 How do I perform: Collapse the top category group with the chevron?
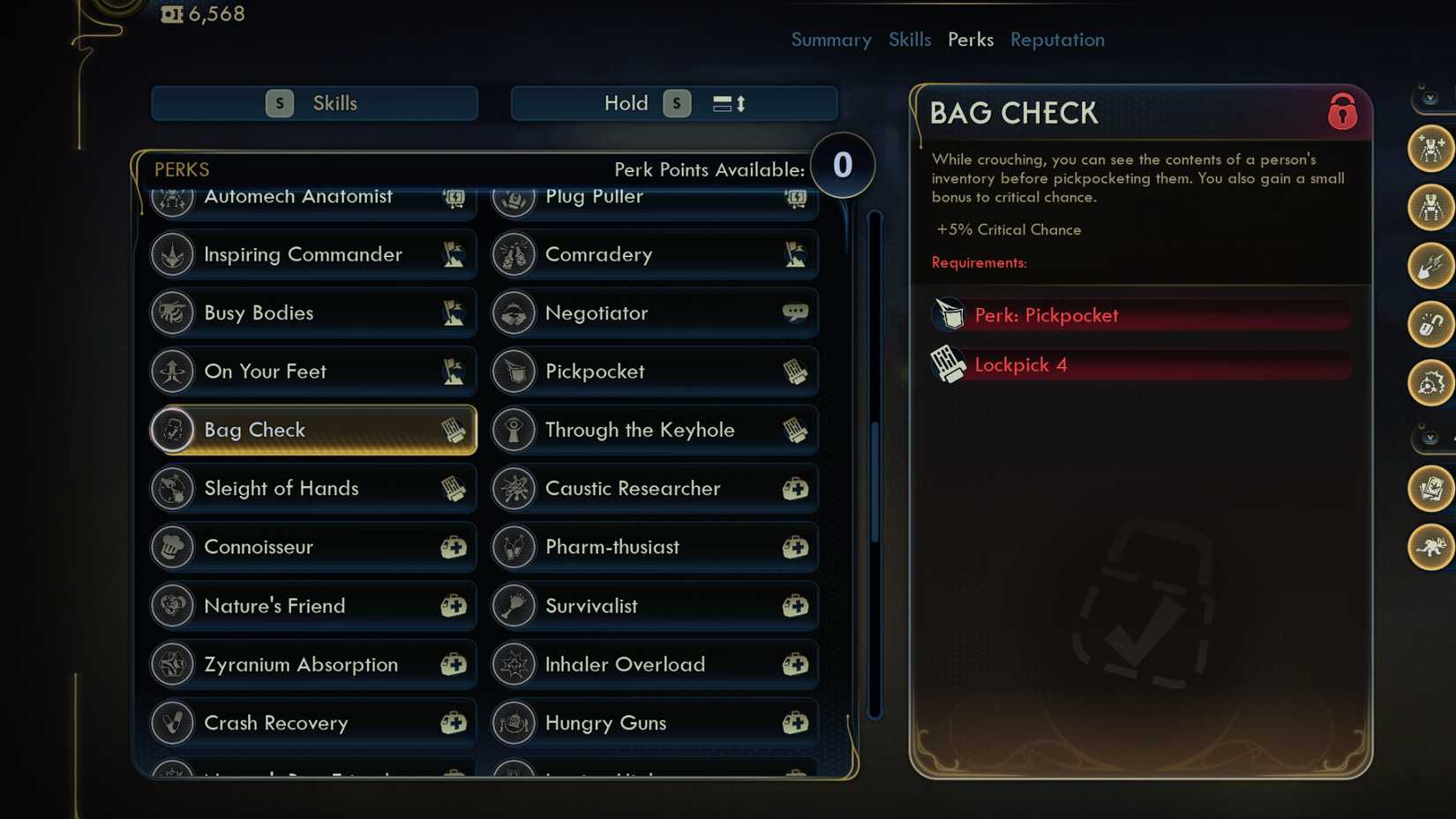[1428, 99]
